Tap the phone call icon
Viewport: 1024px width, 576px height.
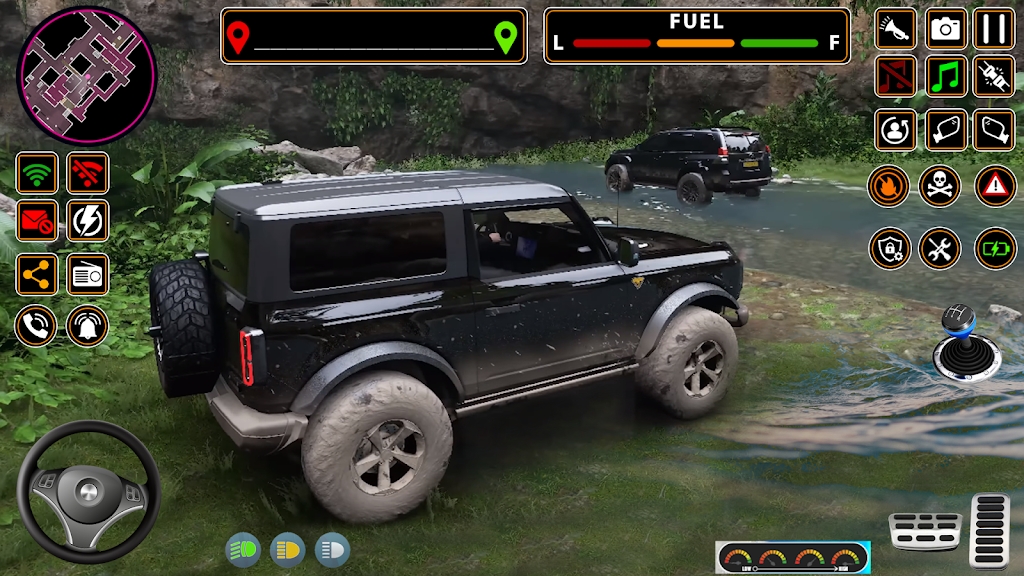[35, 325]
